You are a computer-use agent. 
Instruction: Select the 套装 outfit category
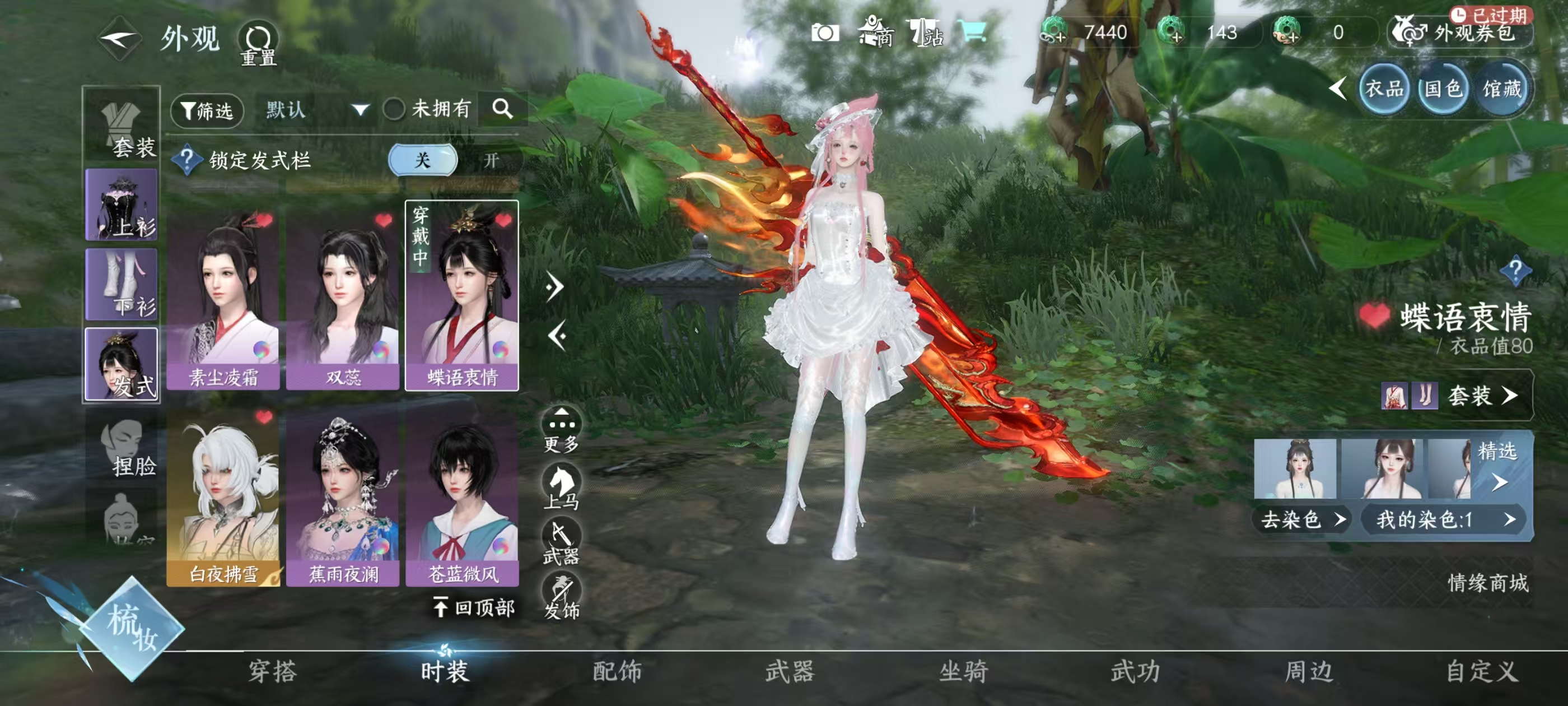point(122,127)
